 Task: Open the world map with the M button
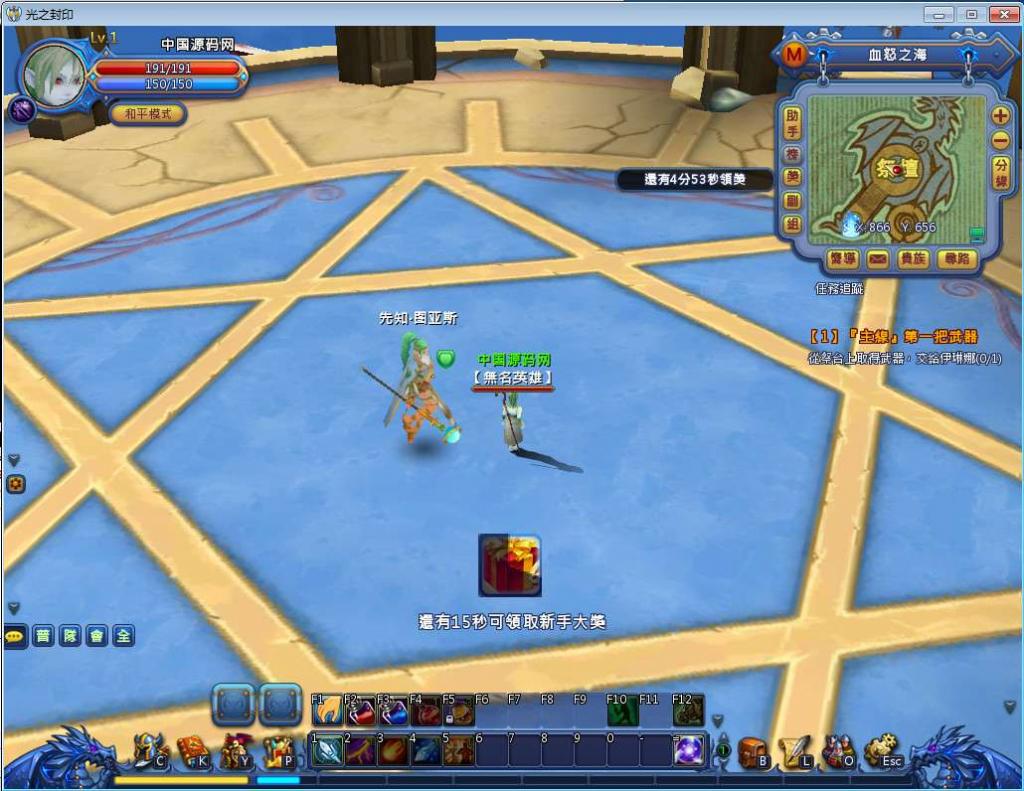point(794,54)
